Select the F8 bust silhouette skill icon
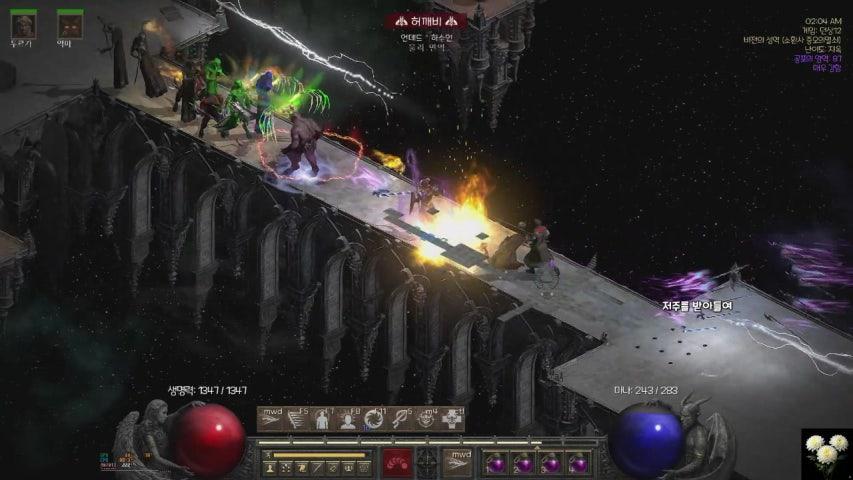 click(349, 419)
